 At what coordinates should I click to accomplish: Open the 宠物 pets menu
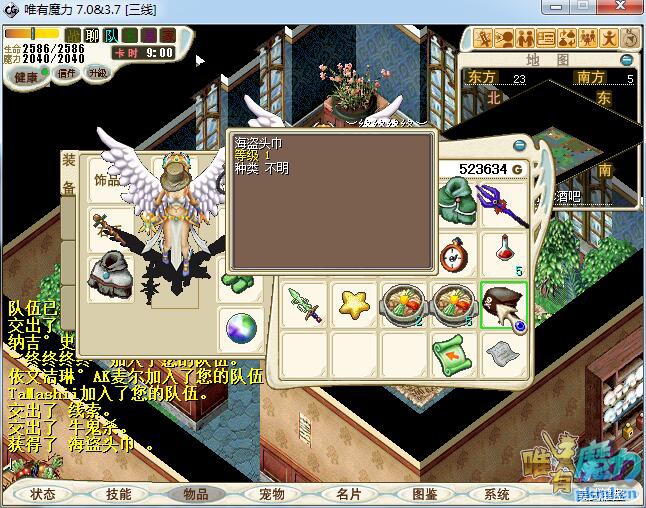tap(271, 494)
